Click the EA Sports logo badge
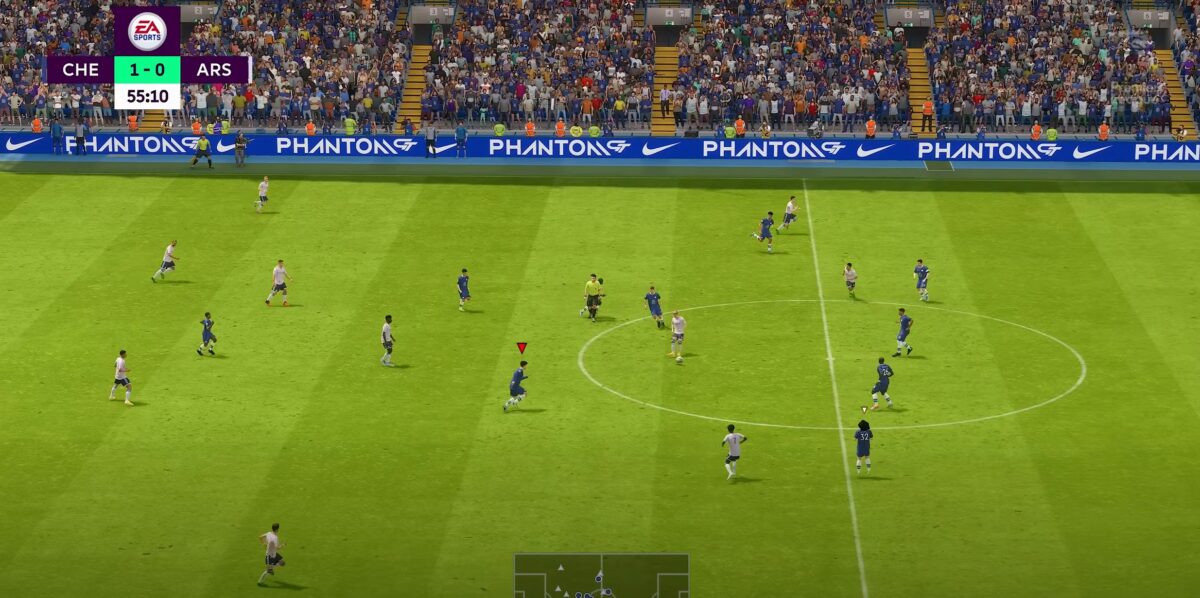Viewport: 1200px width, 598px height. click(147, 31)
